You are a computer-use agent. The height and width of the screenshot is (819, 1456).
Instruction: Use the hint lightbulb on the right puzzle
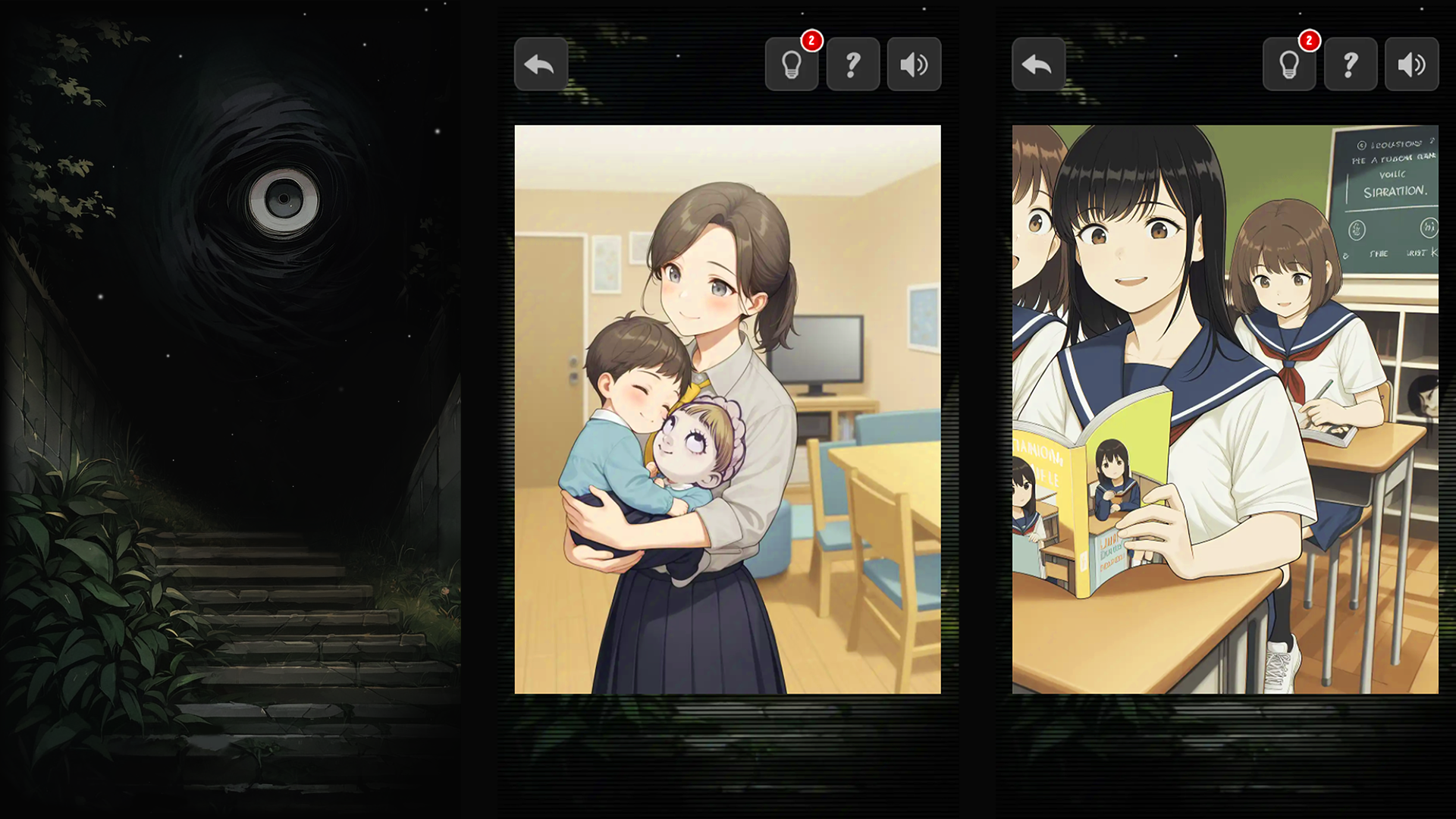[x=1289, y=64]
